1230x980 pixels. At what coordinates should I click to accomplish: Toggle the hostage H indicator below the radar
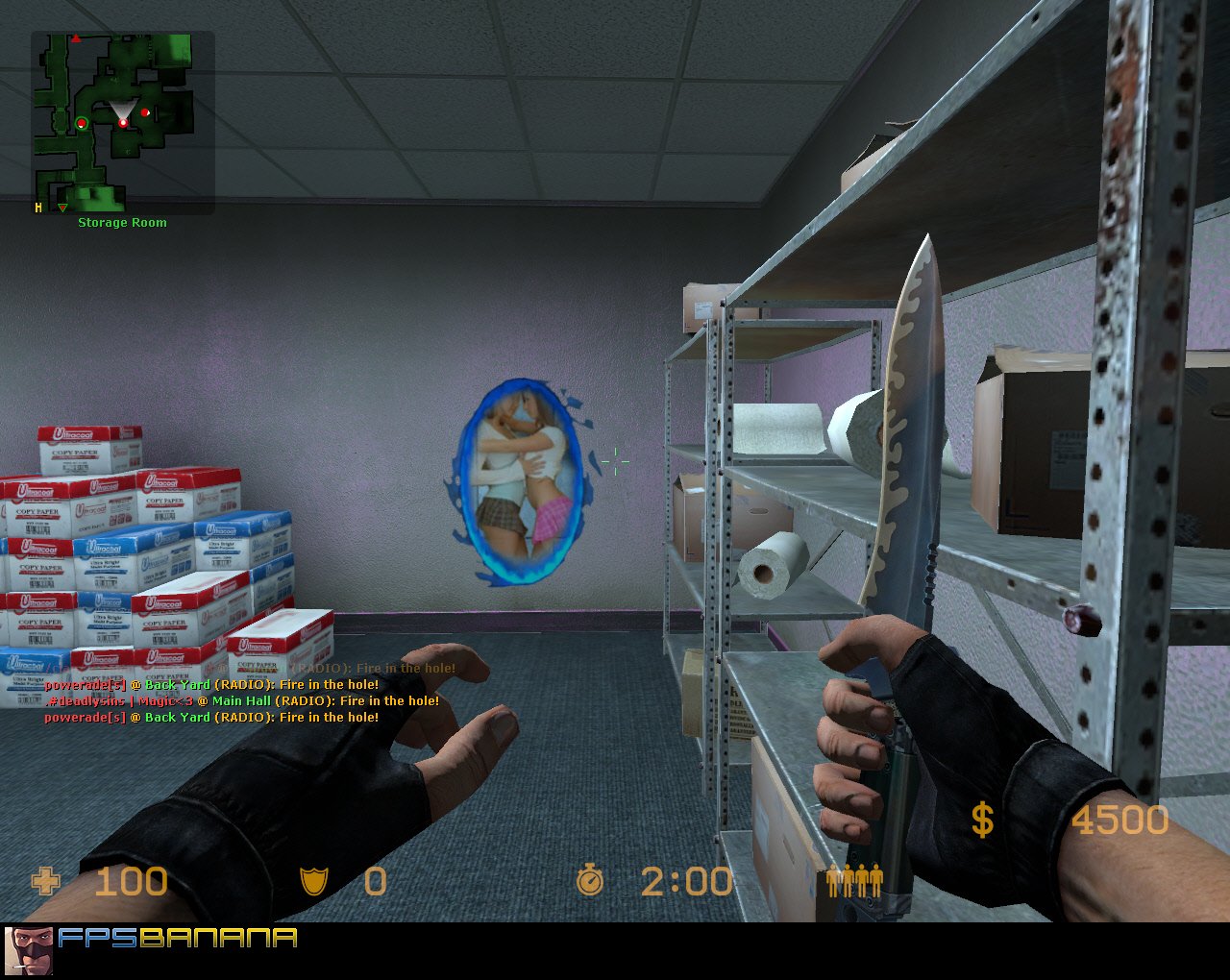[x=37, y=206]
